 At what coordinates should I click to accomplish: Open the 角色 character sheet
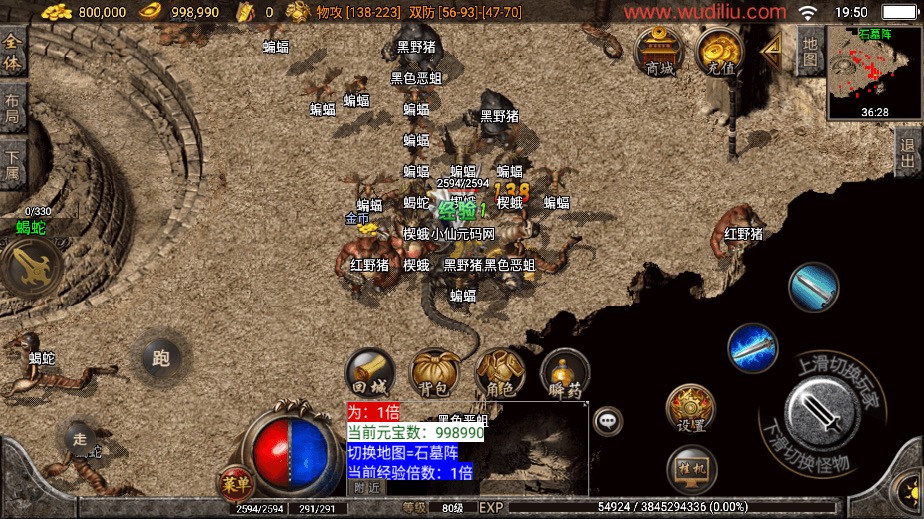499,374
